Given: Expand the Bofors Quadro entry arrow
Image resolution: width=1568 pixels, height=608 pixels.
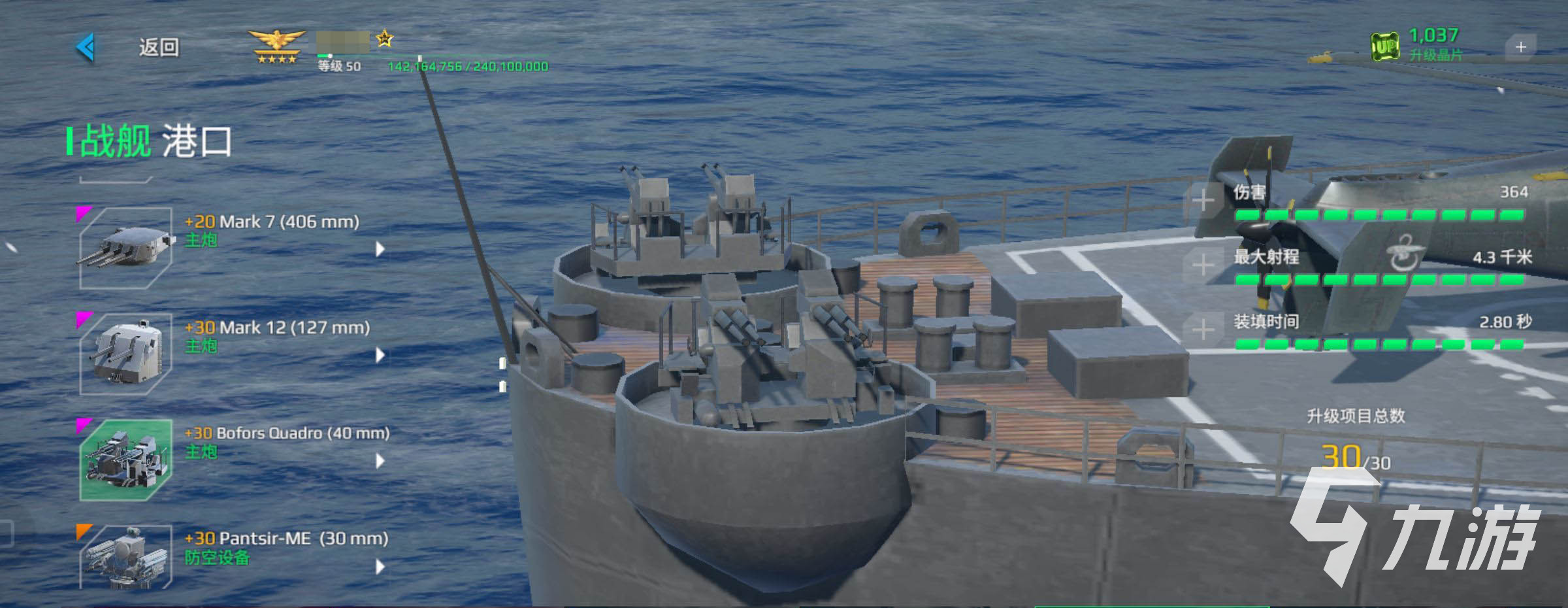Looking at the screenshot, I should [x=380, y=461].
